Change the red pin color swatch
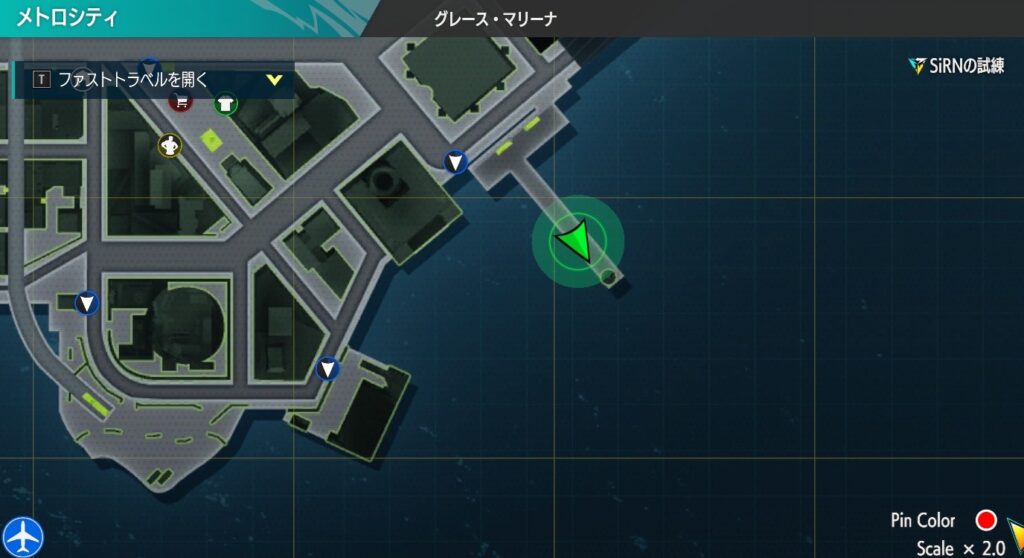Screen dimensions: 1024x558 point(986,520)
